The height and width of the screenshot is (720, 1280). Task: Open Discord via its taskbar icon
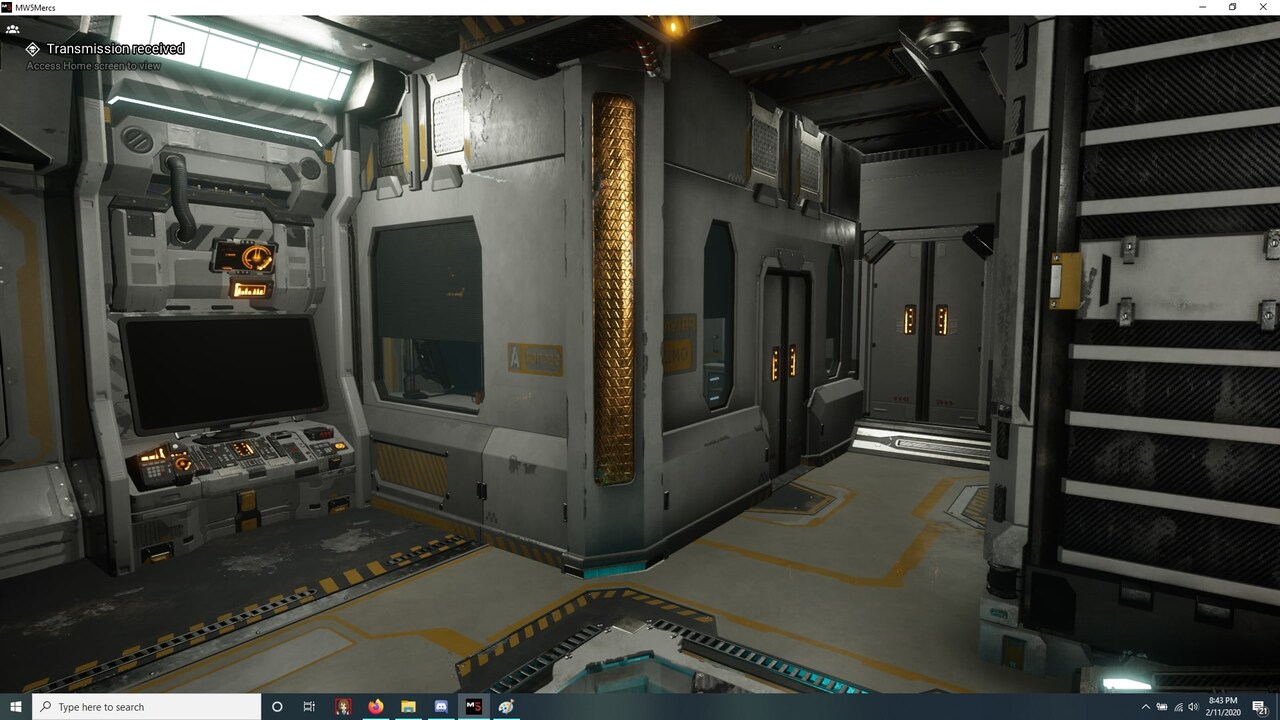(440, 707)
